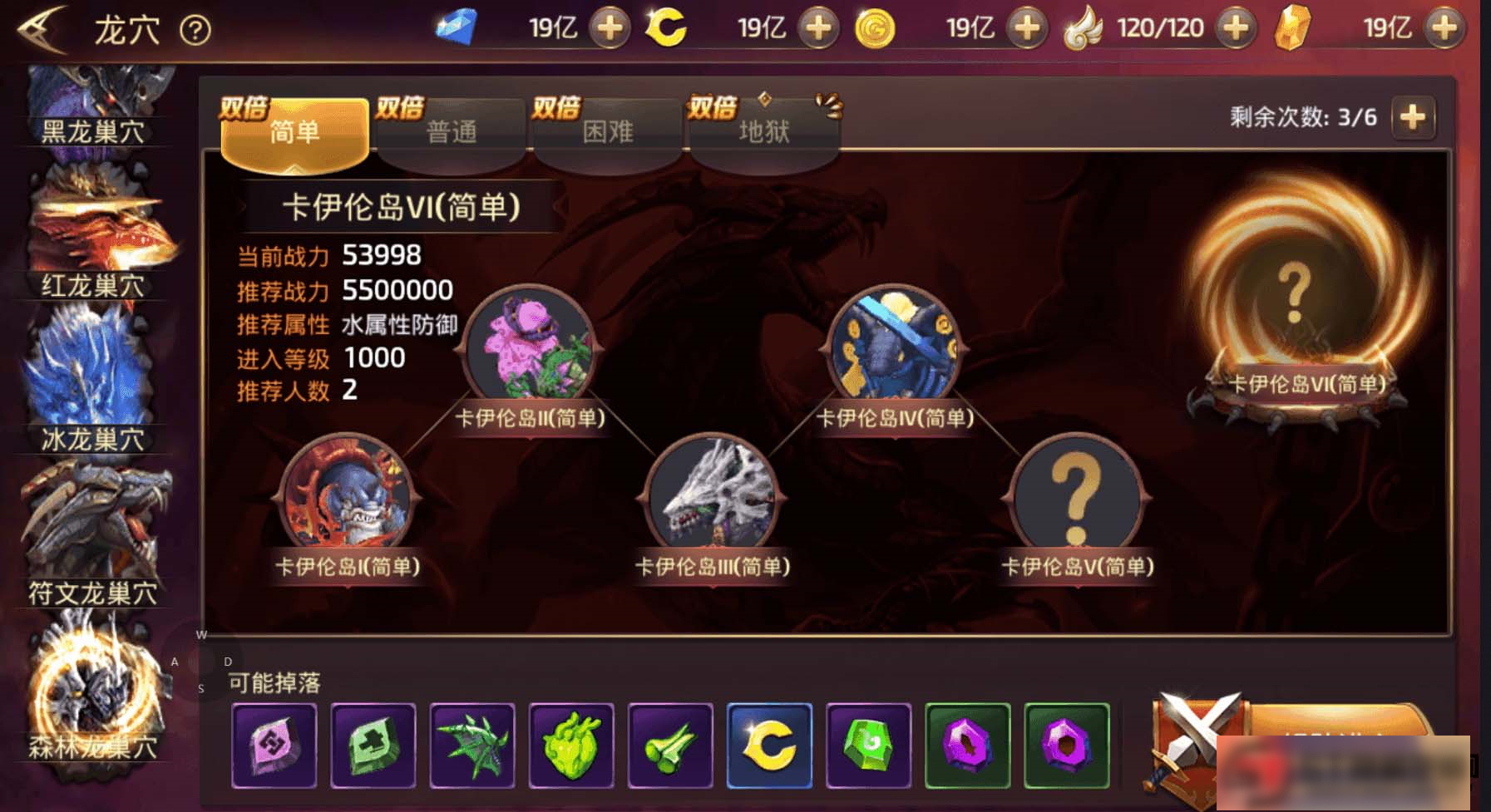Click the diamond currency icon
This screenshot has height=812, width=1491.
pos(457,27)
